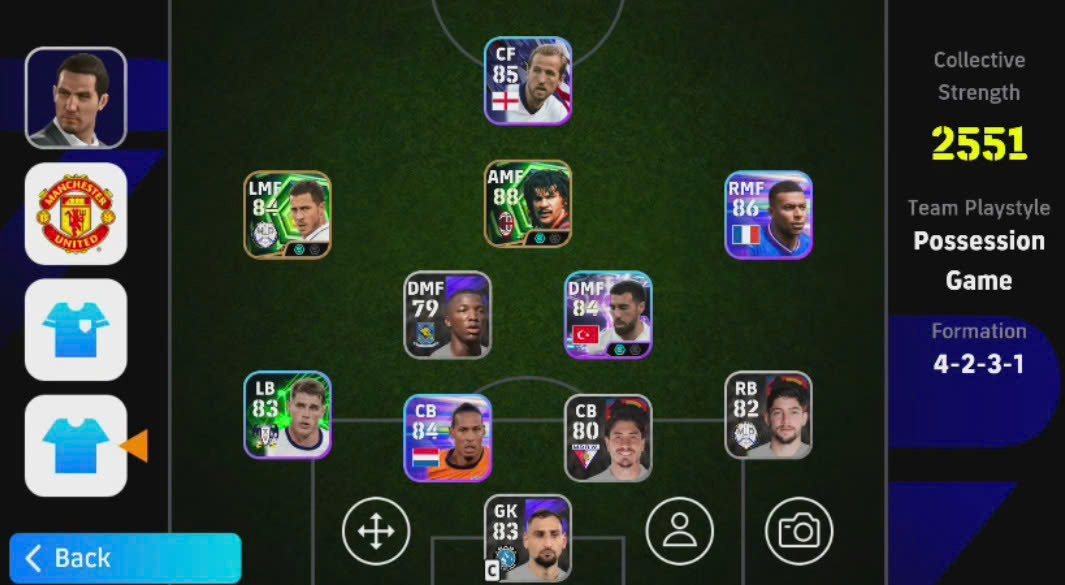This screenshot has height=585, width=1065.
Task: Click the camera screenshot button
Action: [799, 531]
